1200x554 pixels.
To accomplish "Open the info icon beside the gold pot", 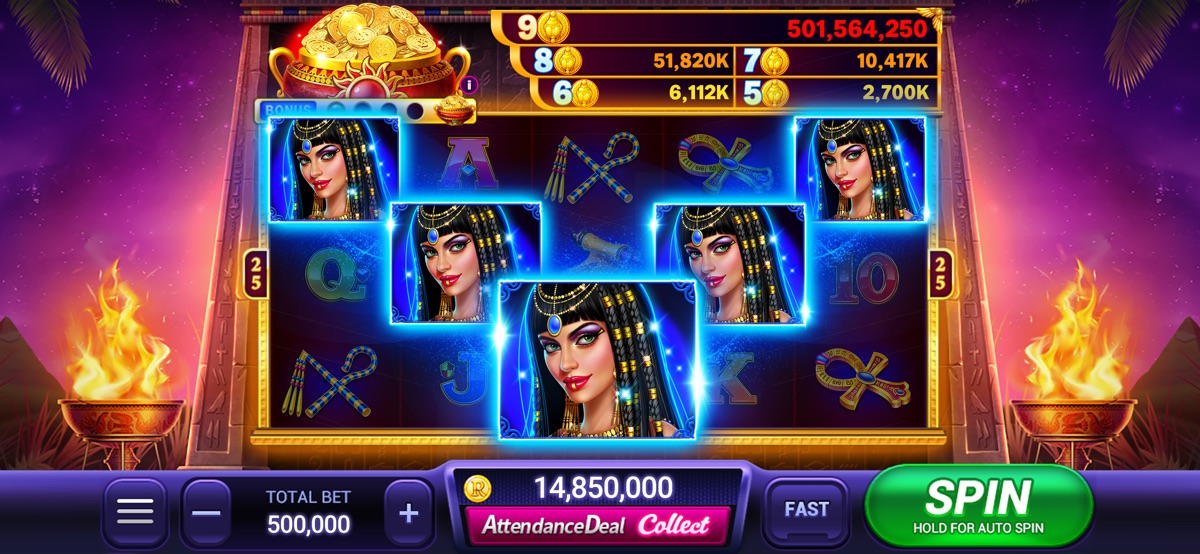I will (x=469, y=85).
